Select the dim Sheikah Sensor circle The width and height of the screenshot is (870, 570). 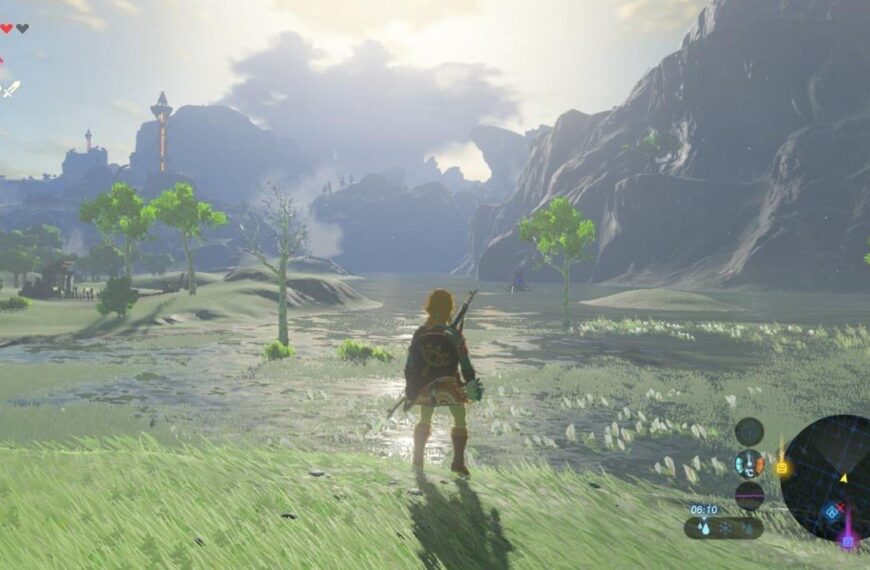coord(749,431)
